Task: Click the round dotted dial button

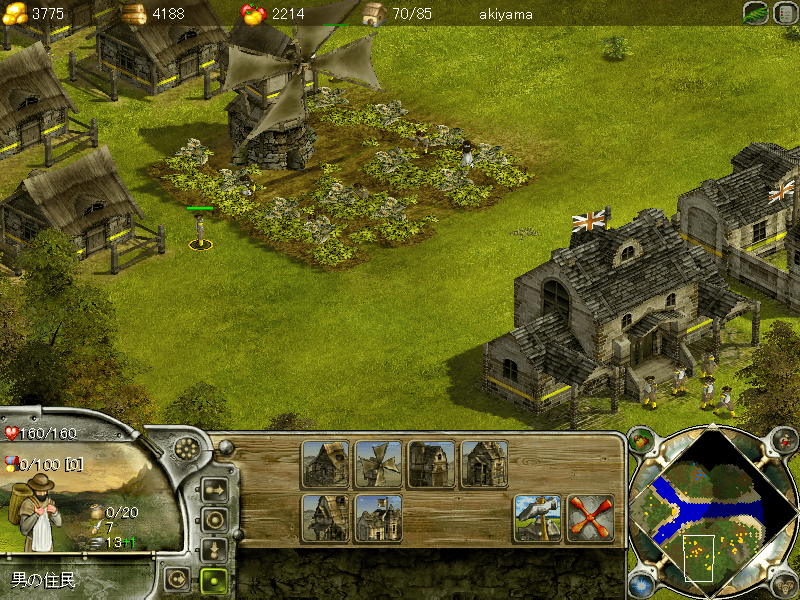Action: point(184,449)
